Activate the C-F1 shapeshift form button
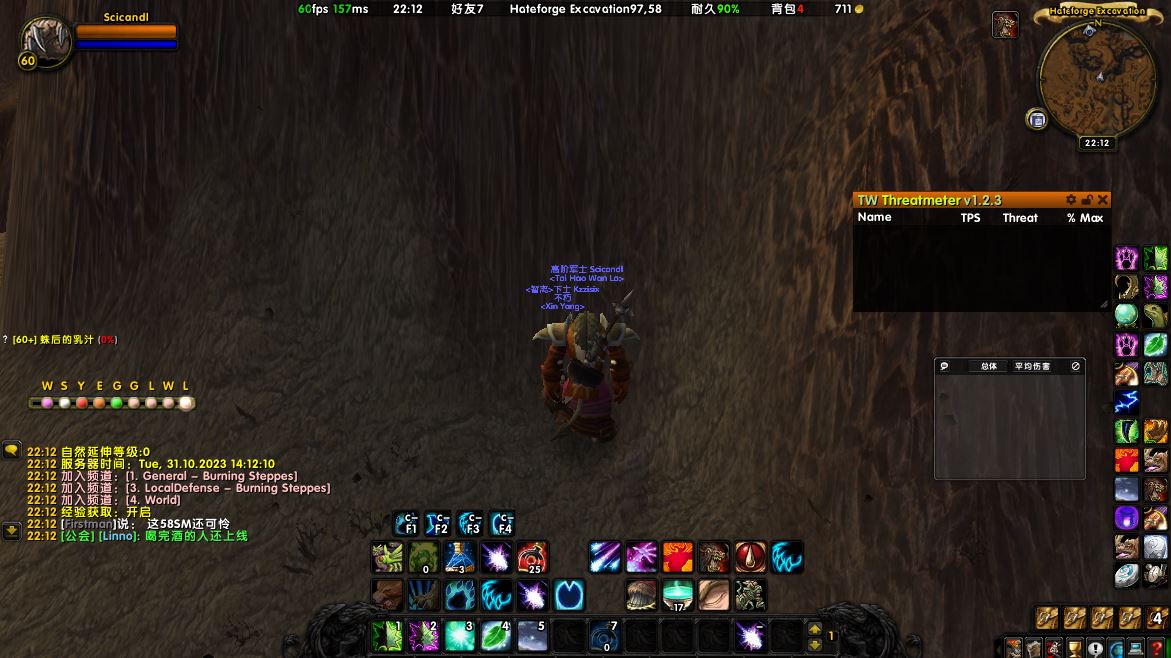Image resolution: width=1171 pixels, height=658 pixels. pyautogui.click(x=407, y=523)
